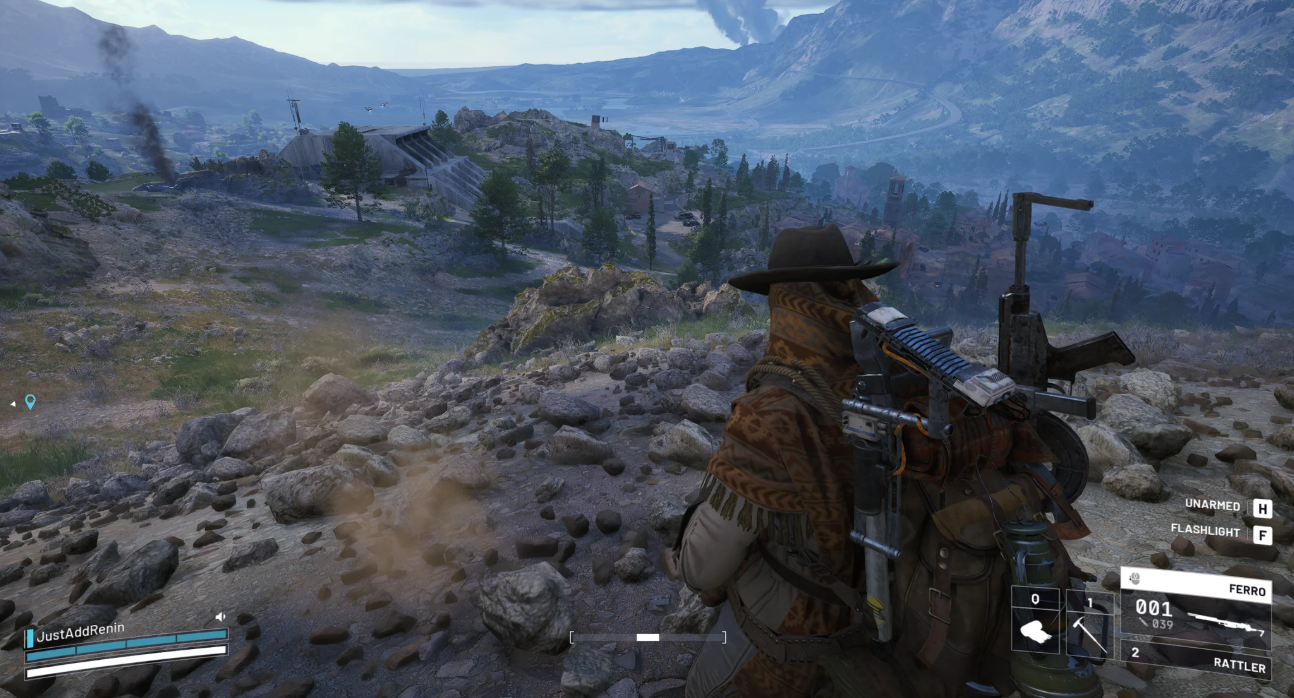The height and width of the screenshot is (698, 1294).
Task: Click the speaker icon above the player bars
Action: click(221, 617)
